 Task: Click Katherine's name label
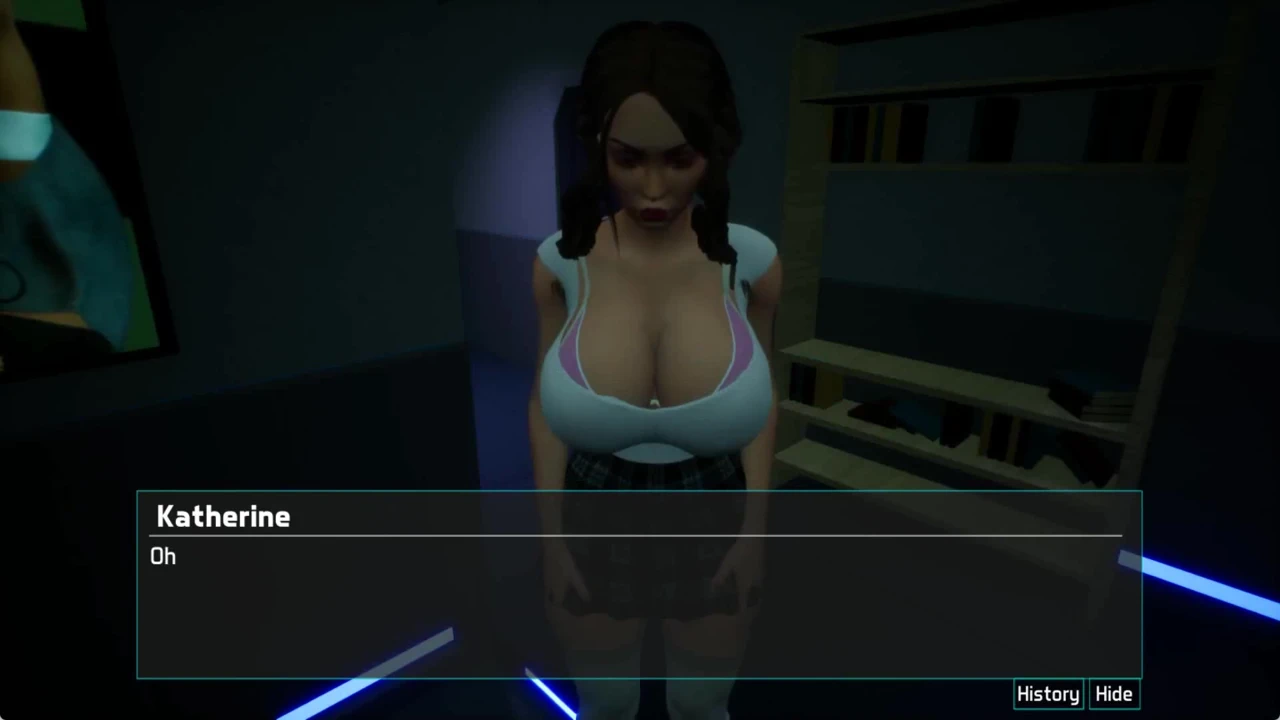click(x=222, y=516)
